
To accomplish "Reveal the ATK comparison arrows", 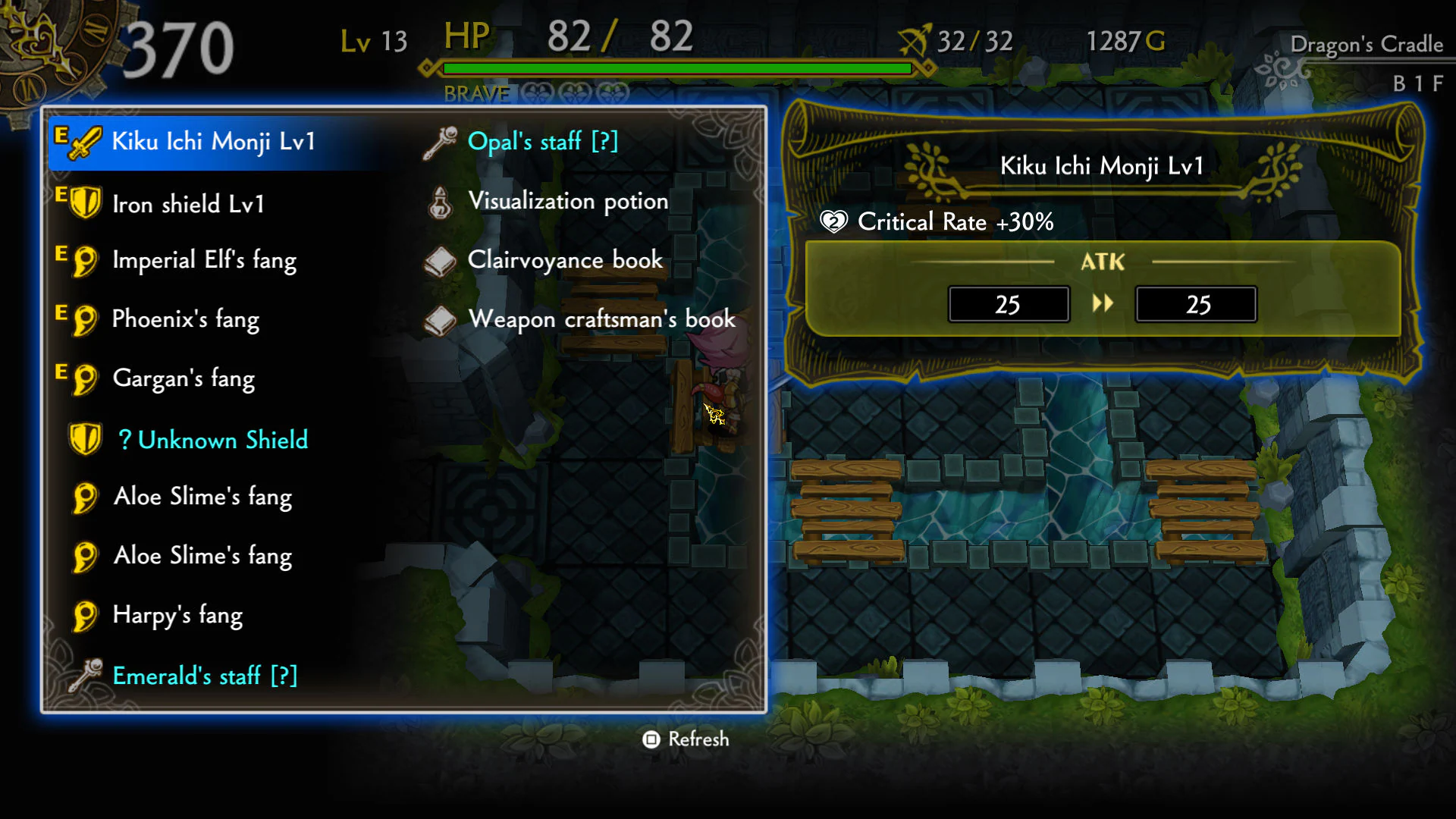I will [x=1104, y=303].
